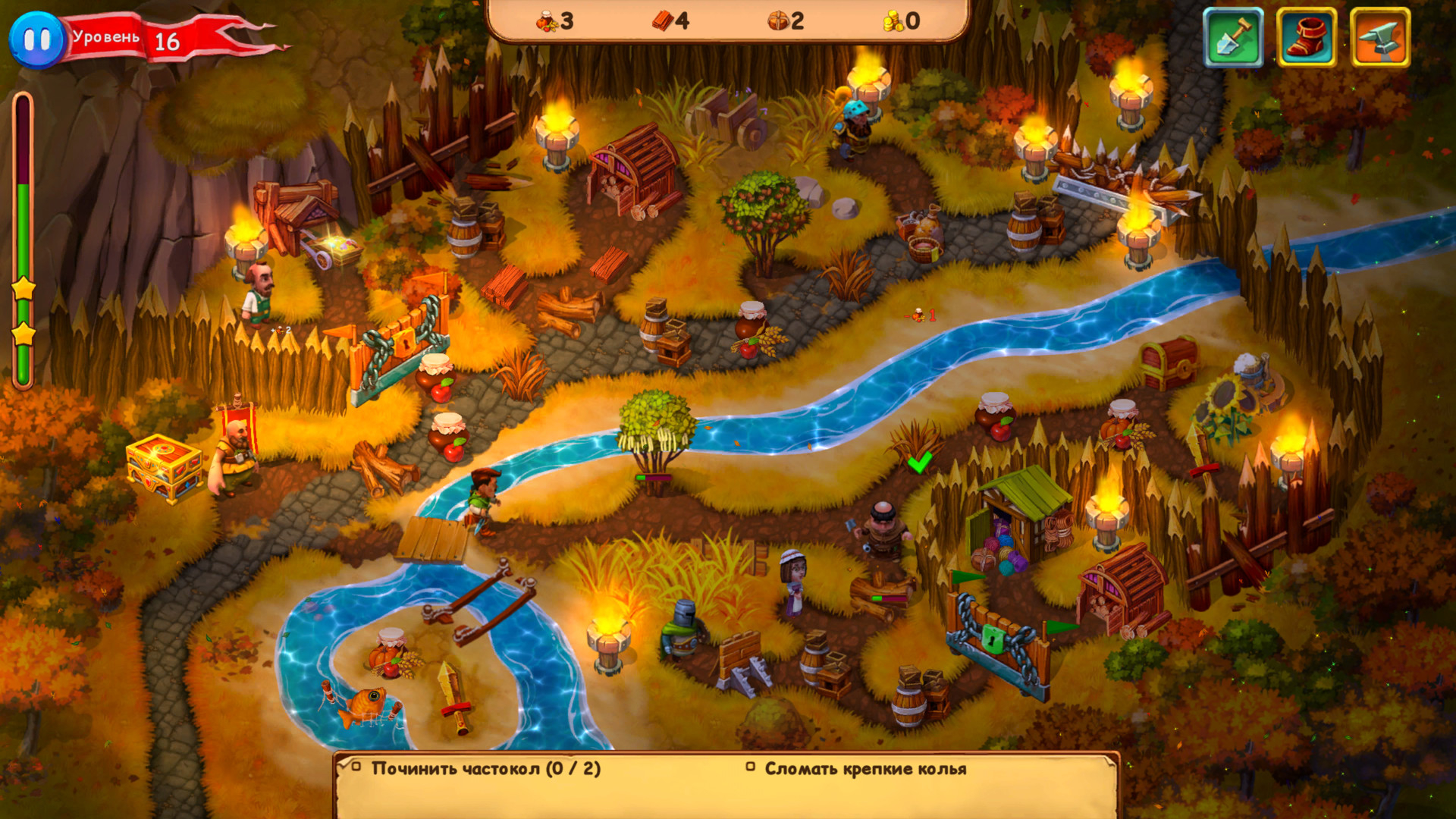The height and width of the screenshot is (819, 1456).
Task: Trigger the anvil bonus ability
Action: [1379, 38]
